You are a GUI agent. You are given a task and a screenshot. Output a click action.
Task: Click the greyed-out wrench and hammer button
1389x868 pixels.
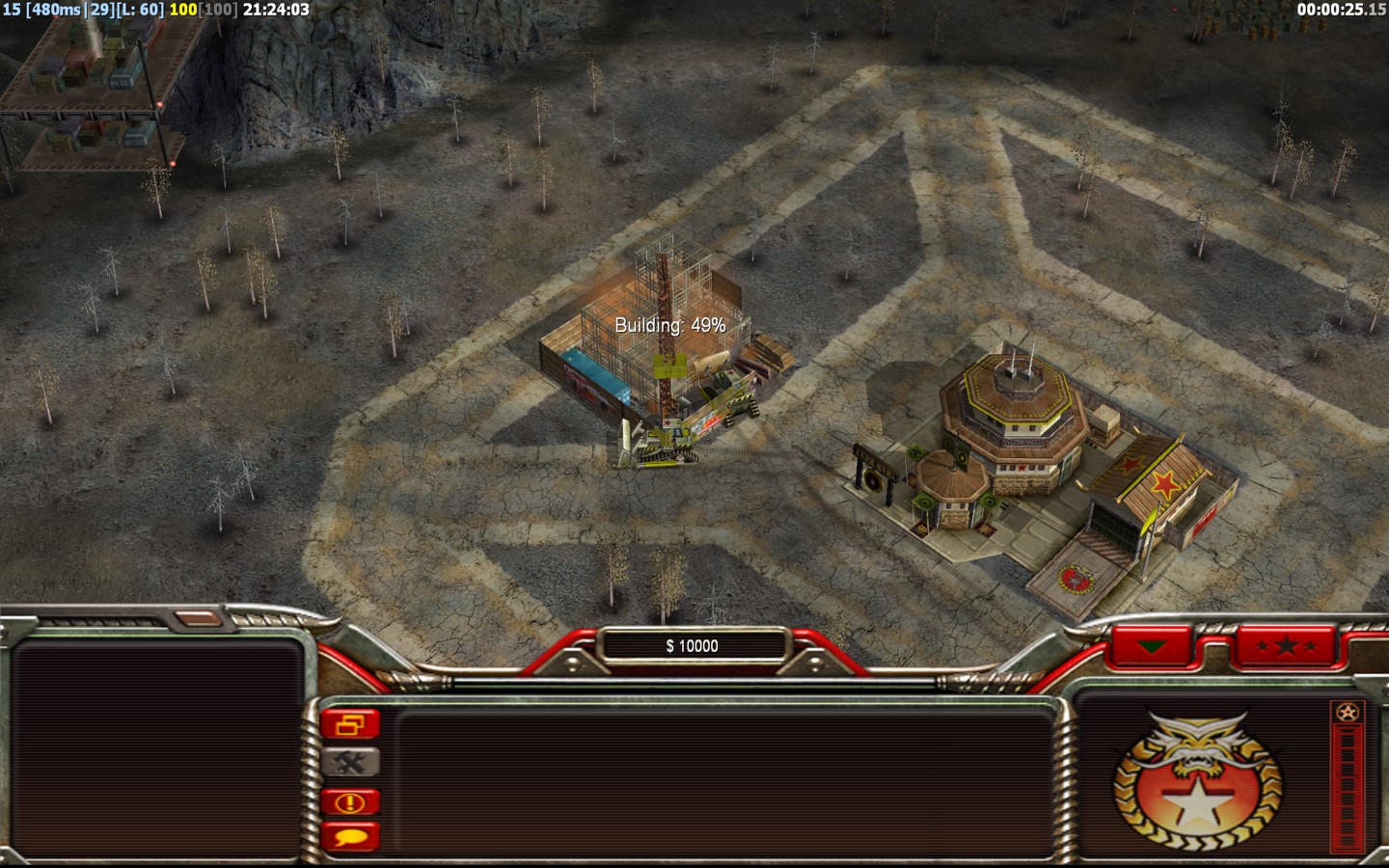(350, 763)
